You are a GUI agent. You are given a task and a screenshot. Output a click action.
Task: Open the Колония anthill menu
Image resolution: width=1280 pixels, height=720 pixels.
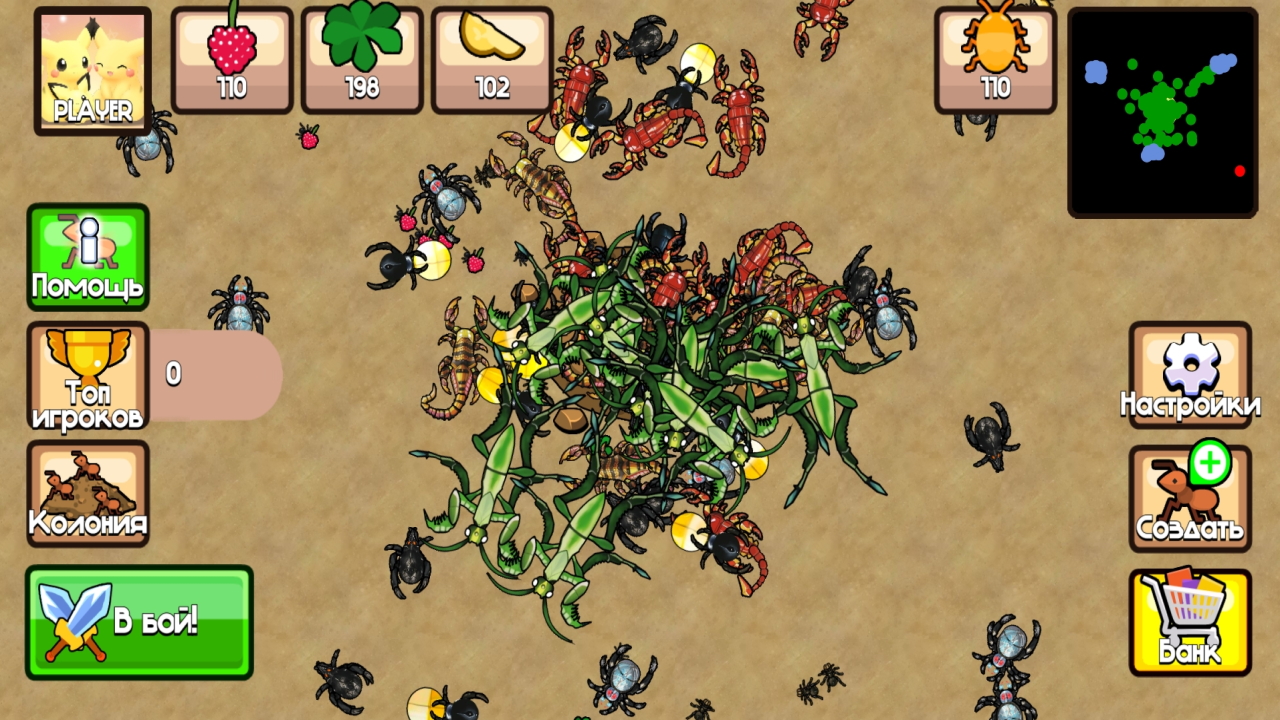click(x=88, y=495)
